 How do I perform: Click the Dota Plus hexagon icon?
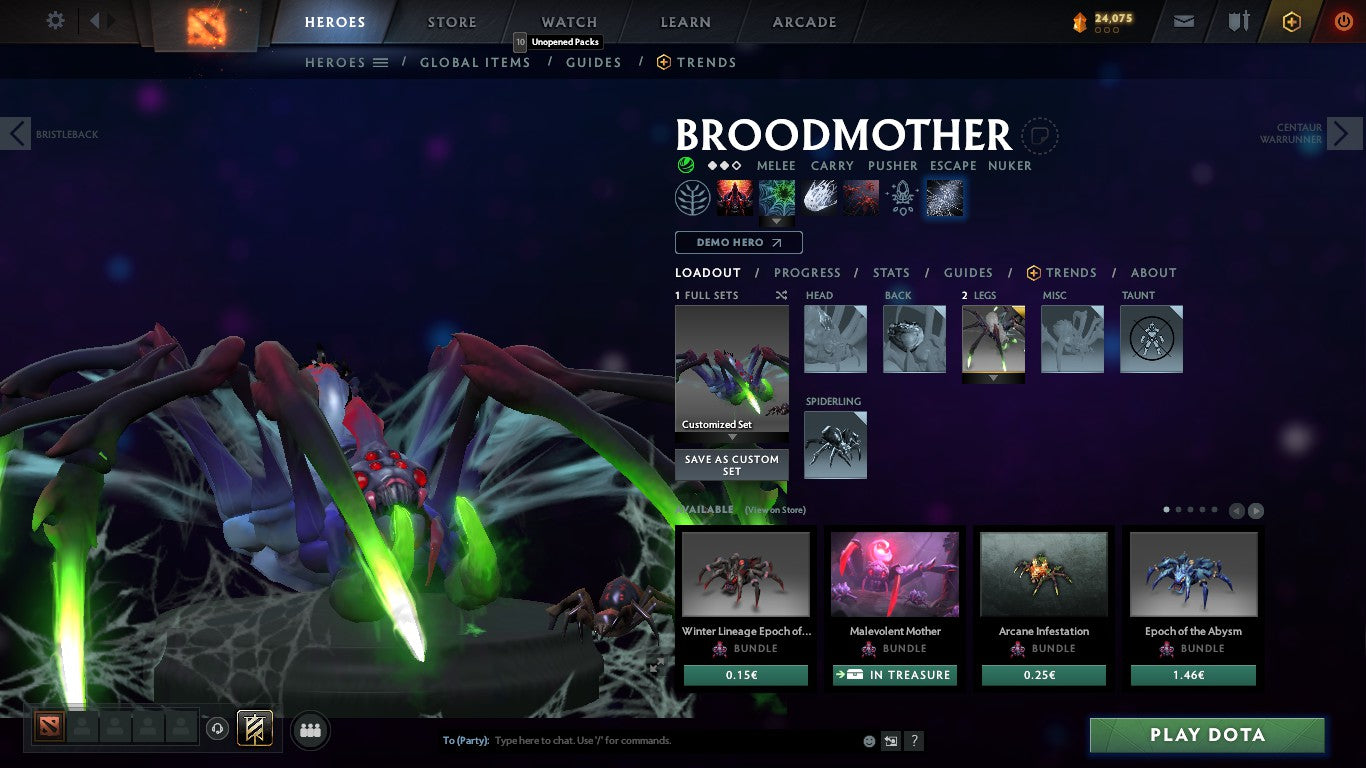pos(1290,20)
